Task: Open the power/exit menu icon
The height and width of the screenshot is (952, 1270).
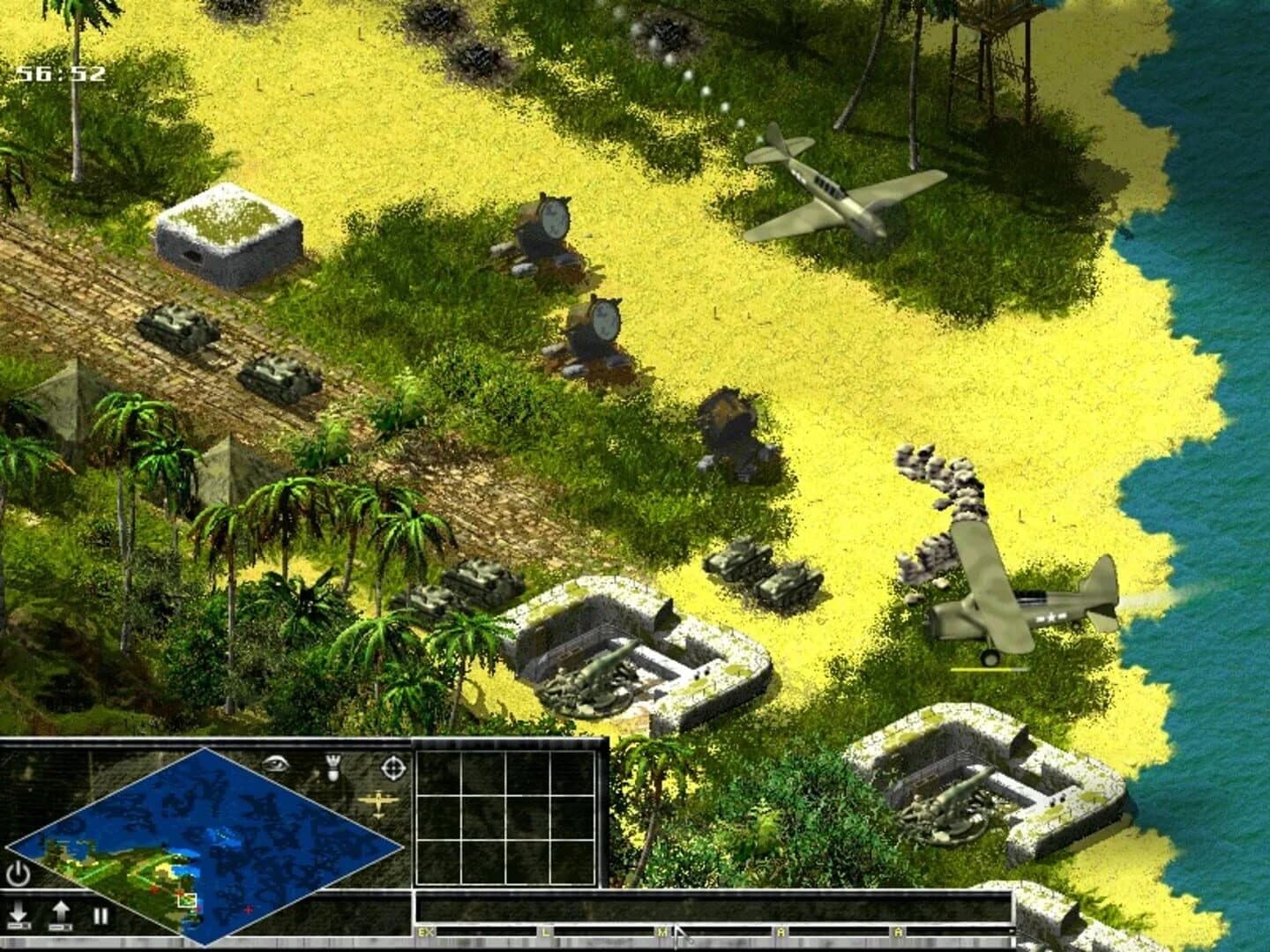Action: point(18,873)
